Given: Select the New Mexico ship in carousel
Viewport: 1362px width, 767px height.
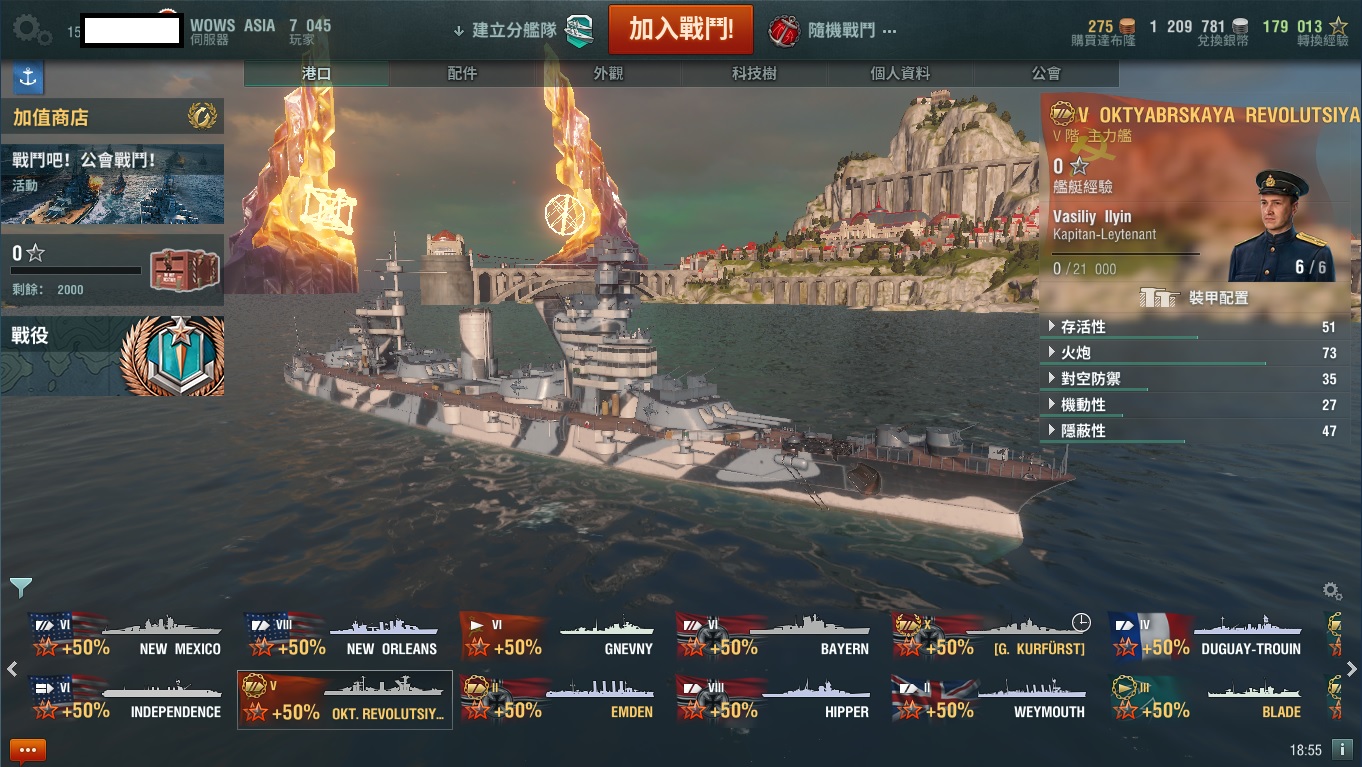Looking at the screenshot, I should point(126,637).
